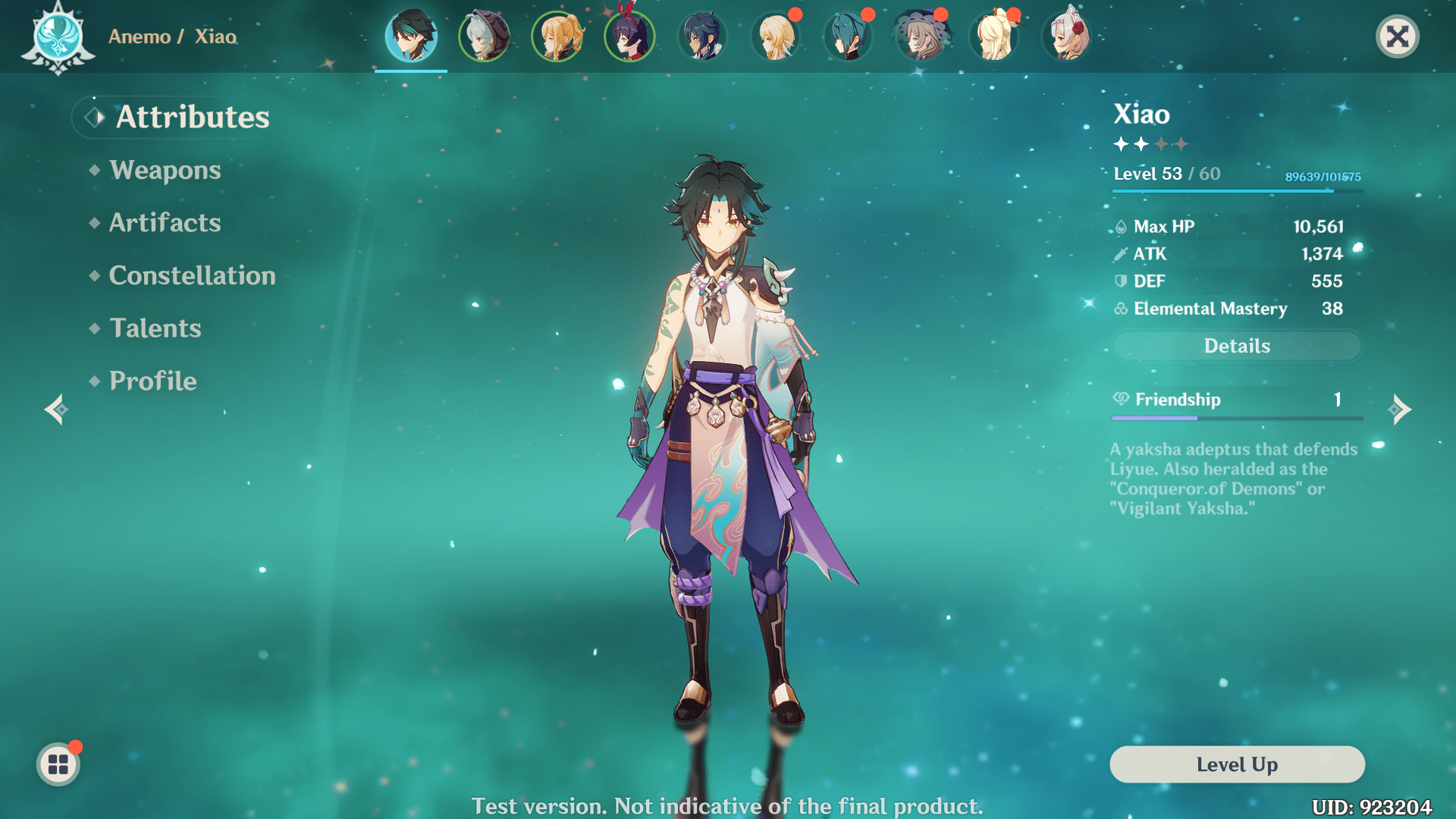
Task: Click the Friendship level row
Action: (x=1237, y=400)
